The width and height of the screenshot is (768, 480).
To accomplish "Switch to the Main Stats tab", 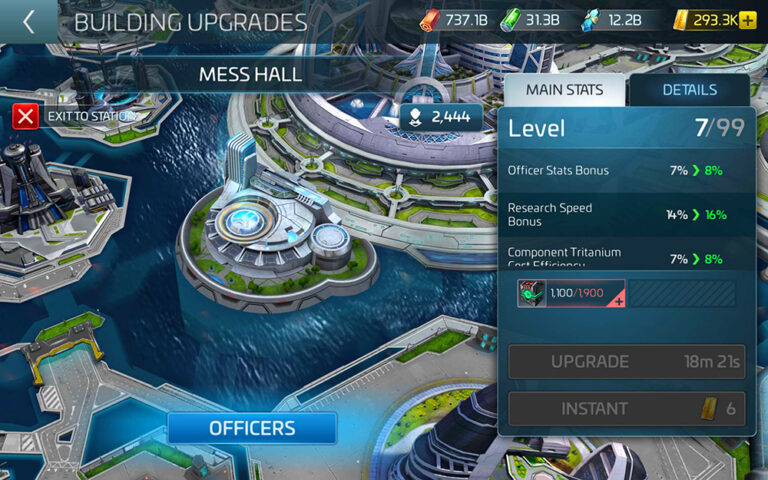I will [x=564, y=90].
